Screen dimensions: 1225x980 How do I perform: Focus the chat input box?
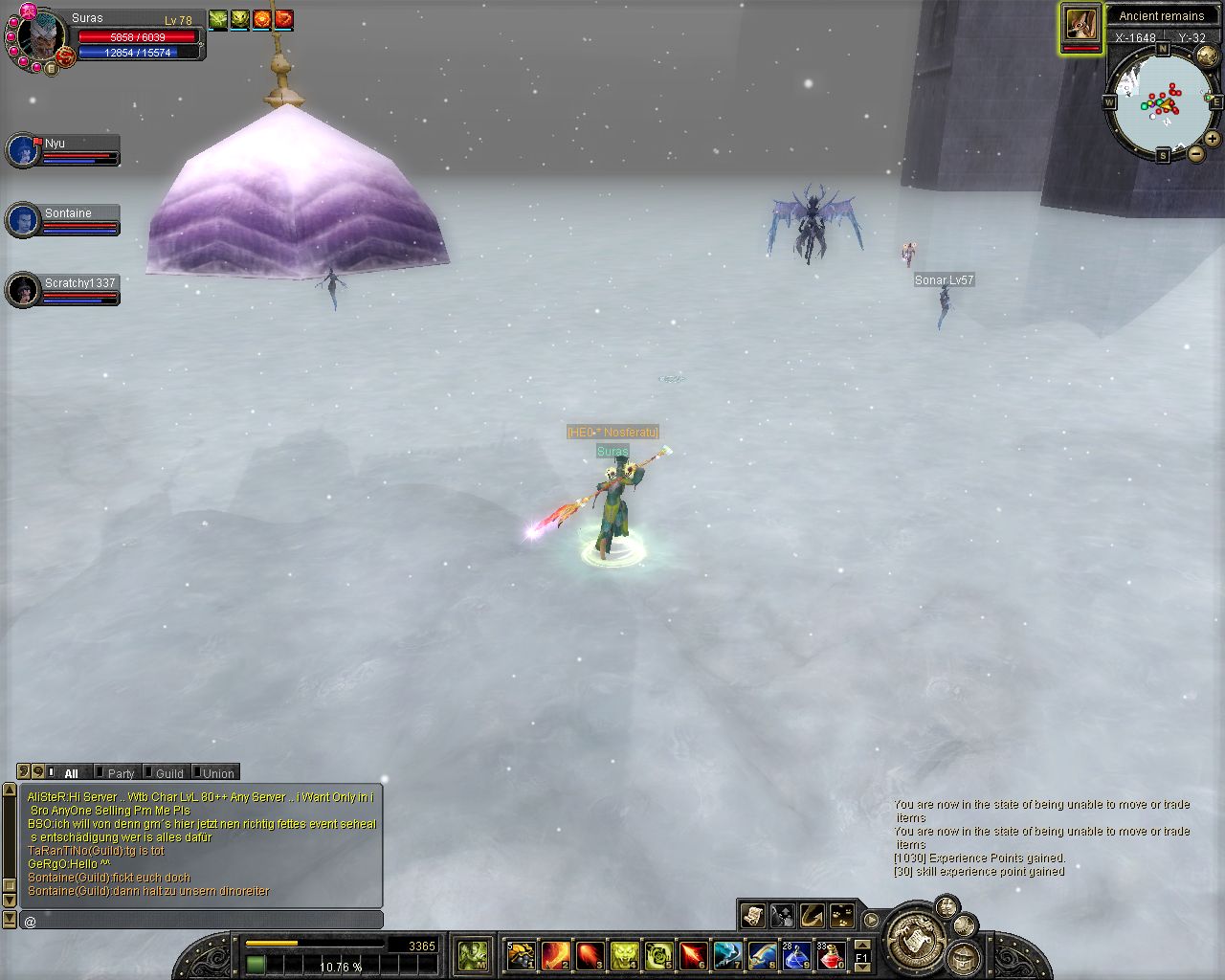pyautogui.click(x=201, y=921)
